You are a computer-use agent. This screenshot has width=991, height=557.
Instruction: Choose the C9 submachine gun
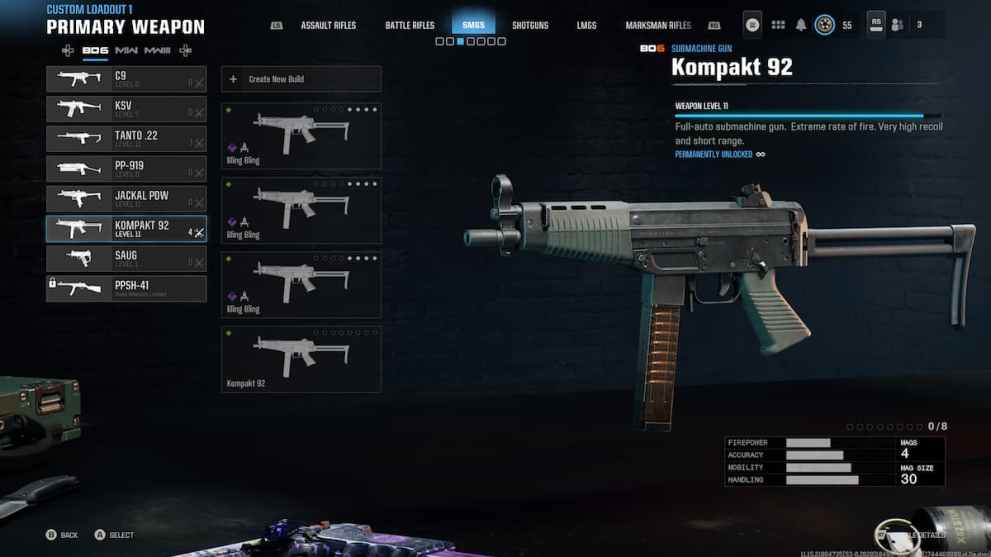[126, 79]
